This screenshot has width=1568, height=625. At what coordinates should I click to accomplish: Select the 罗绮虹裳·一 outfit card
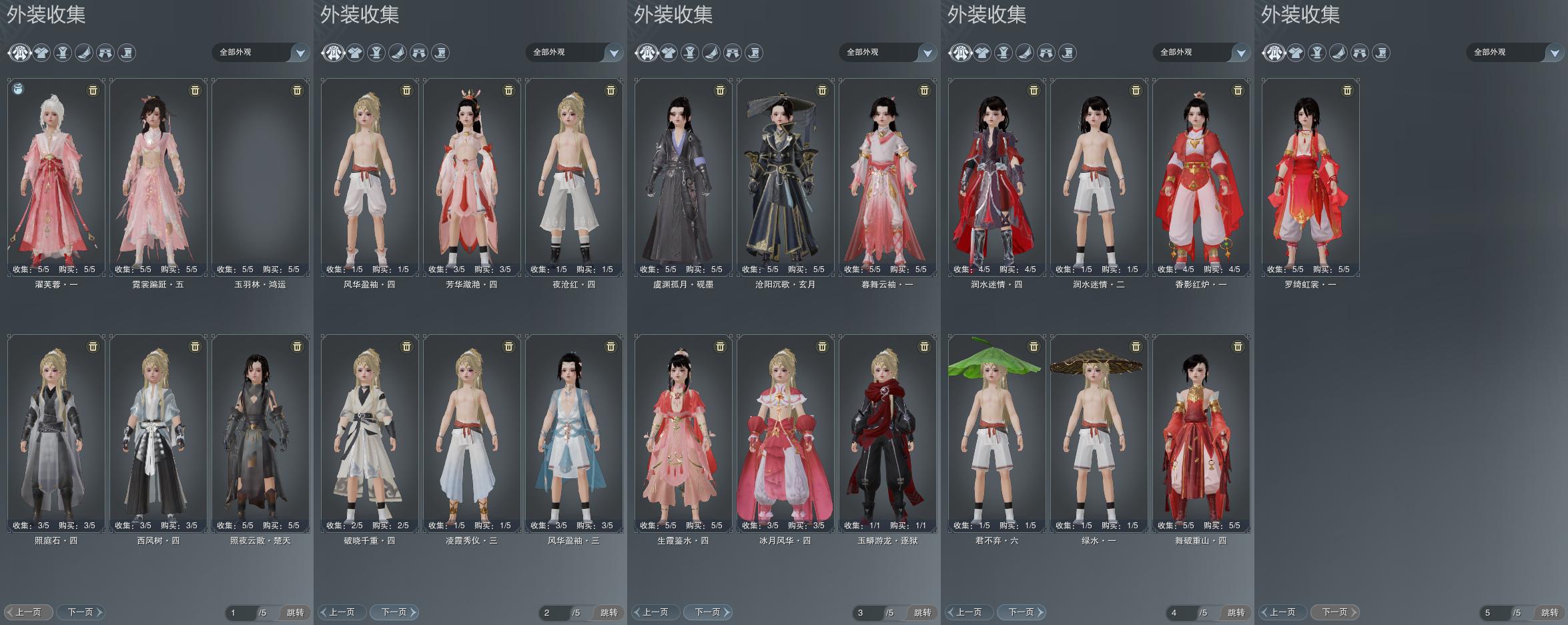pyautogui.click(x=1310, y=177)
